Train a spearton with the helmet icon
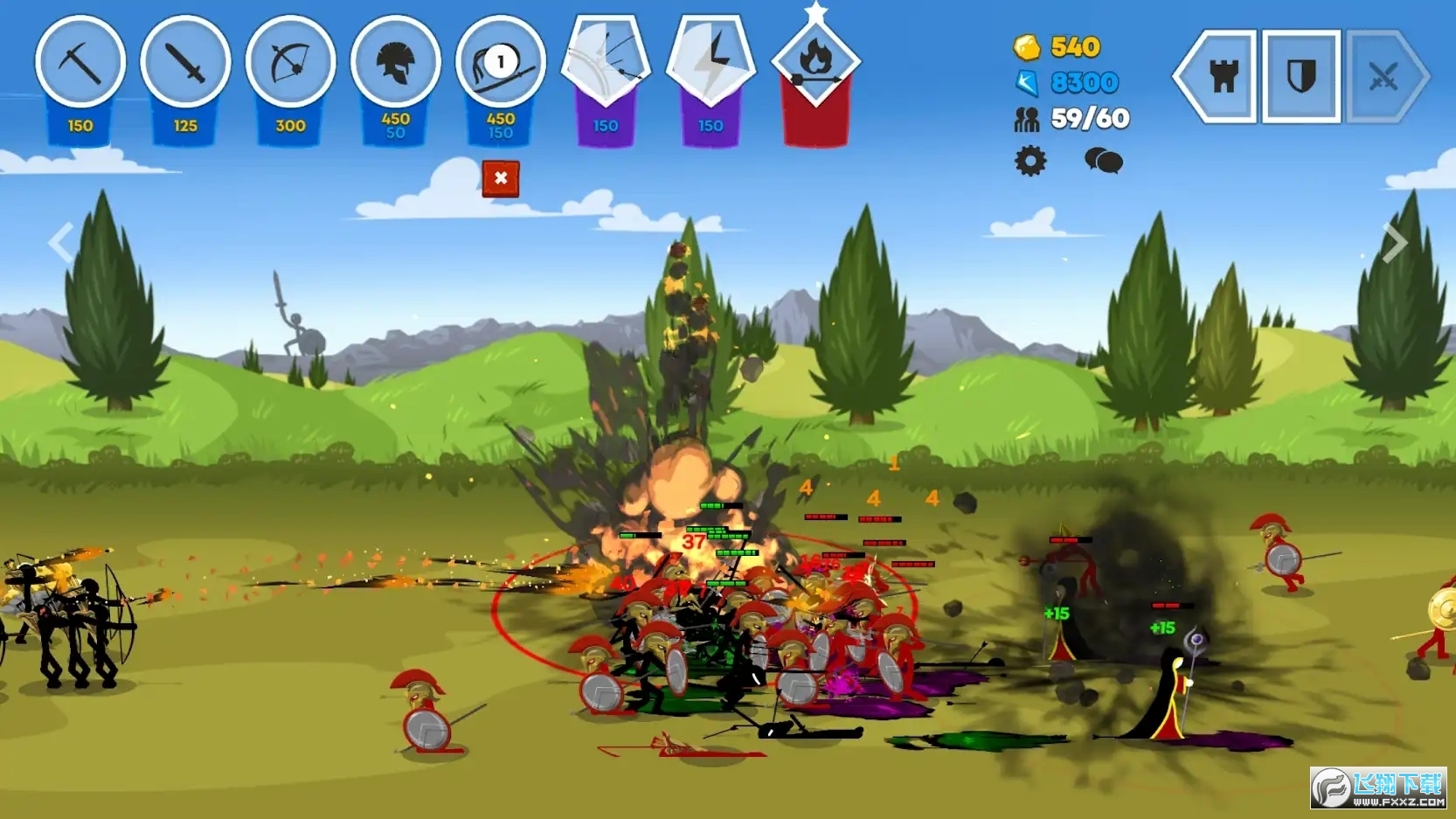The height and width of the screenshot is (819, 1456). [395, 63]
